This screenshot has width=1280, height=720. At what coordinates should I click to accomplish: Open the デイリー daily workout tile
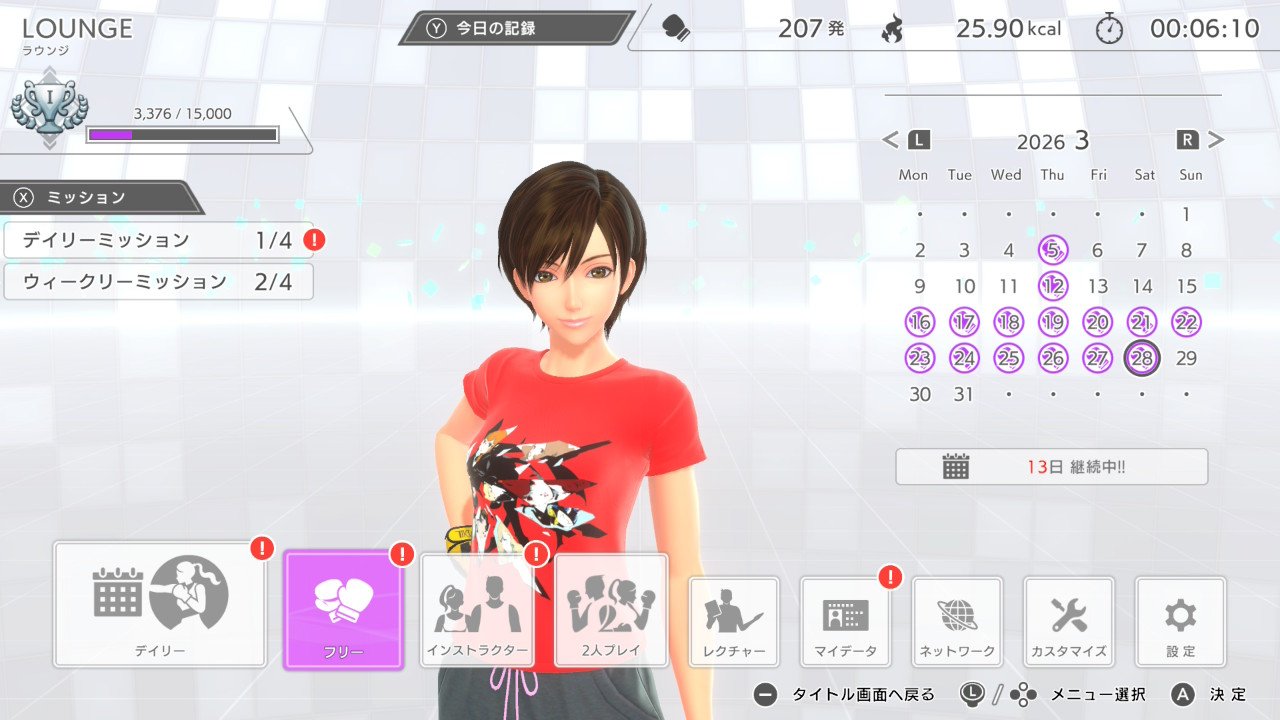pyautogui.click(x=160, y=604)
